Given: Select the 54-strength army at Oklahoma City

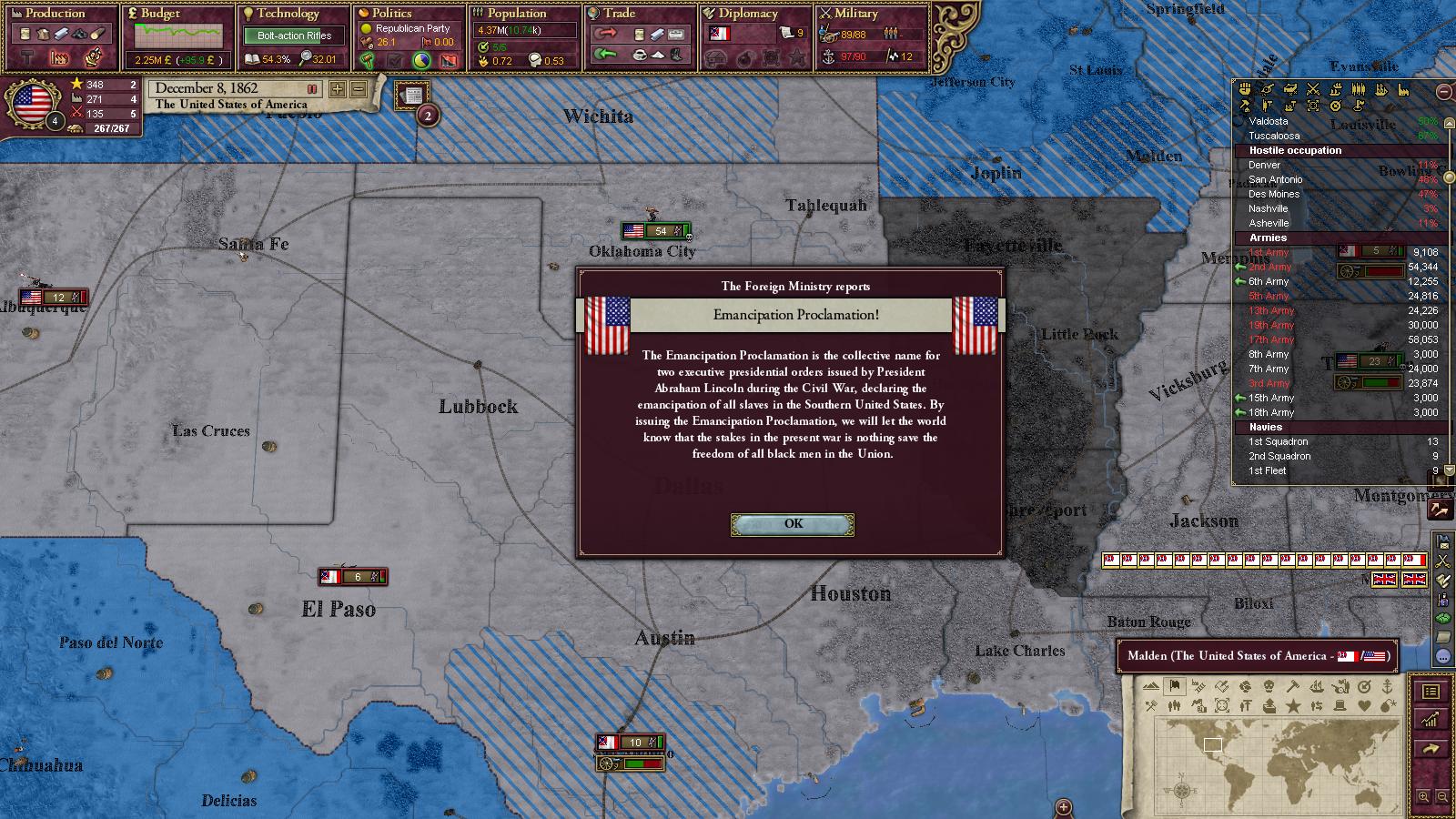Looking at the screenshot, I should click(x=655, y=231).
